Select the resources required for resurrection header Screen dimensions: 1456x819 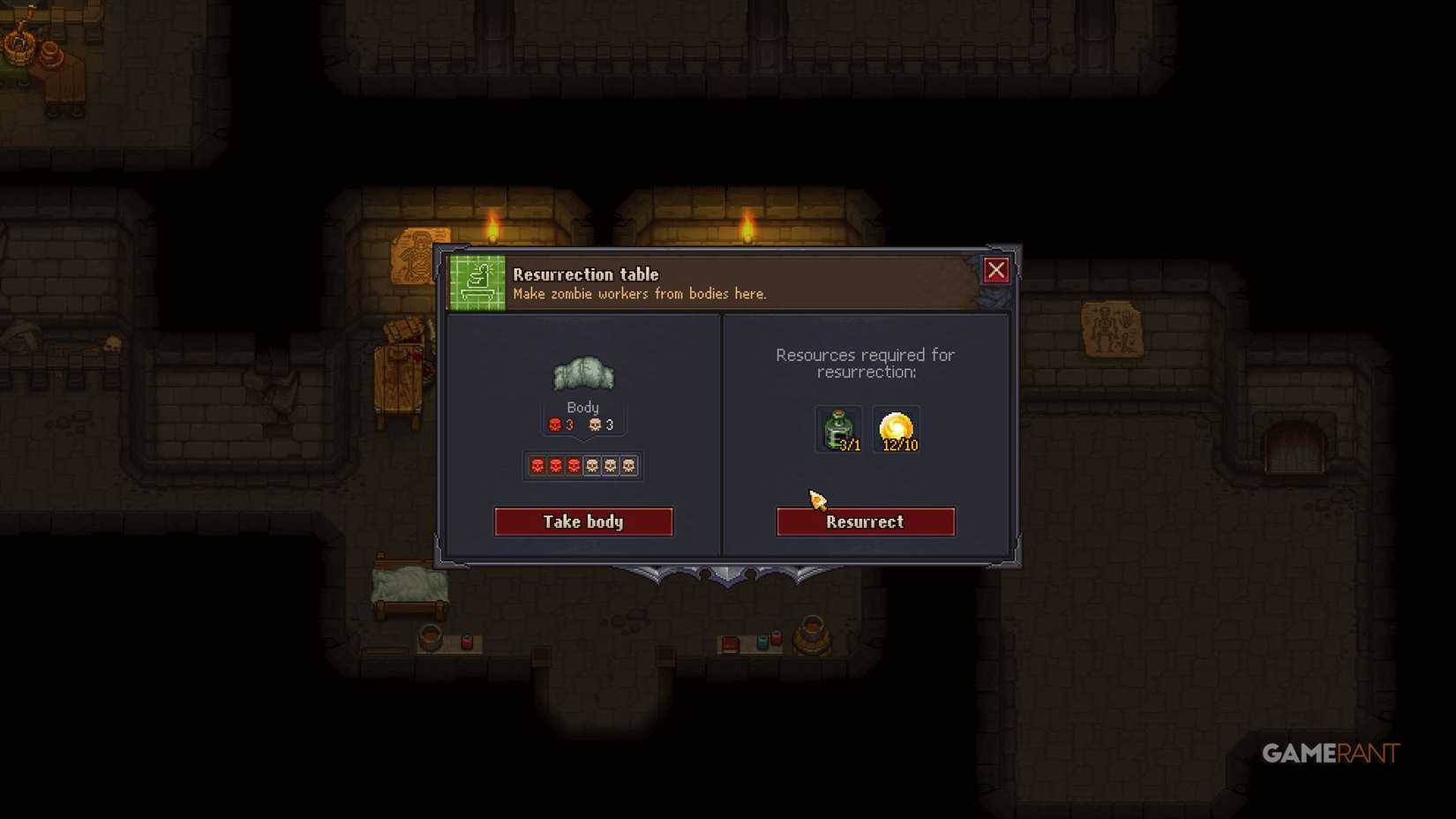(x=865, y=364)
